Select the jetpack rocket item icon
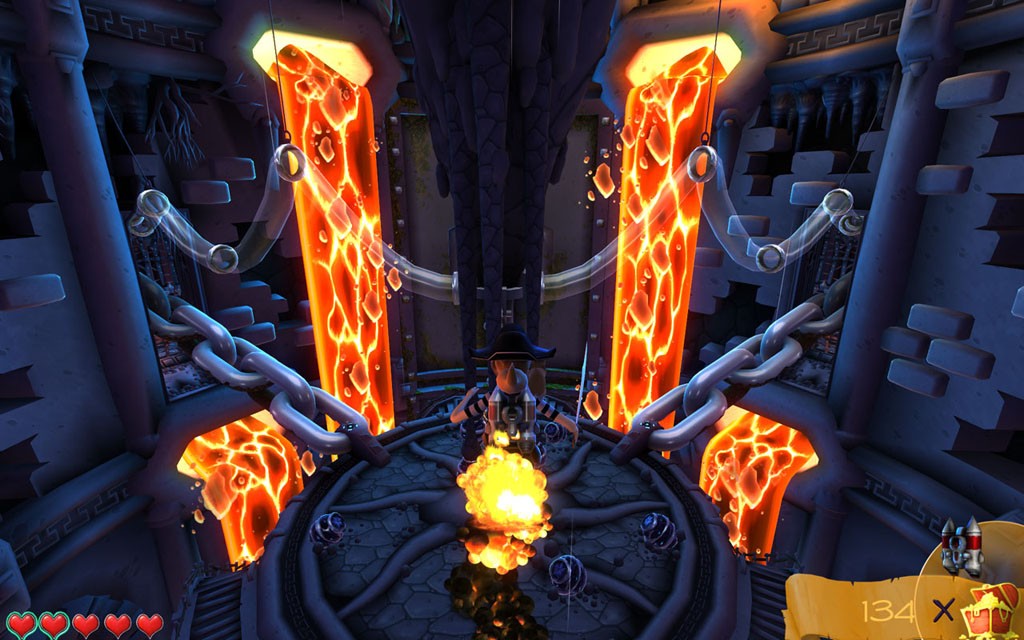Viewport: 1024px width, 640px height. click(x=961, y=547)
